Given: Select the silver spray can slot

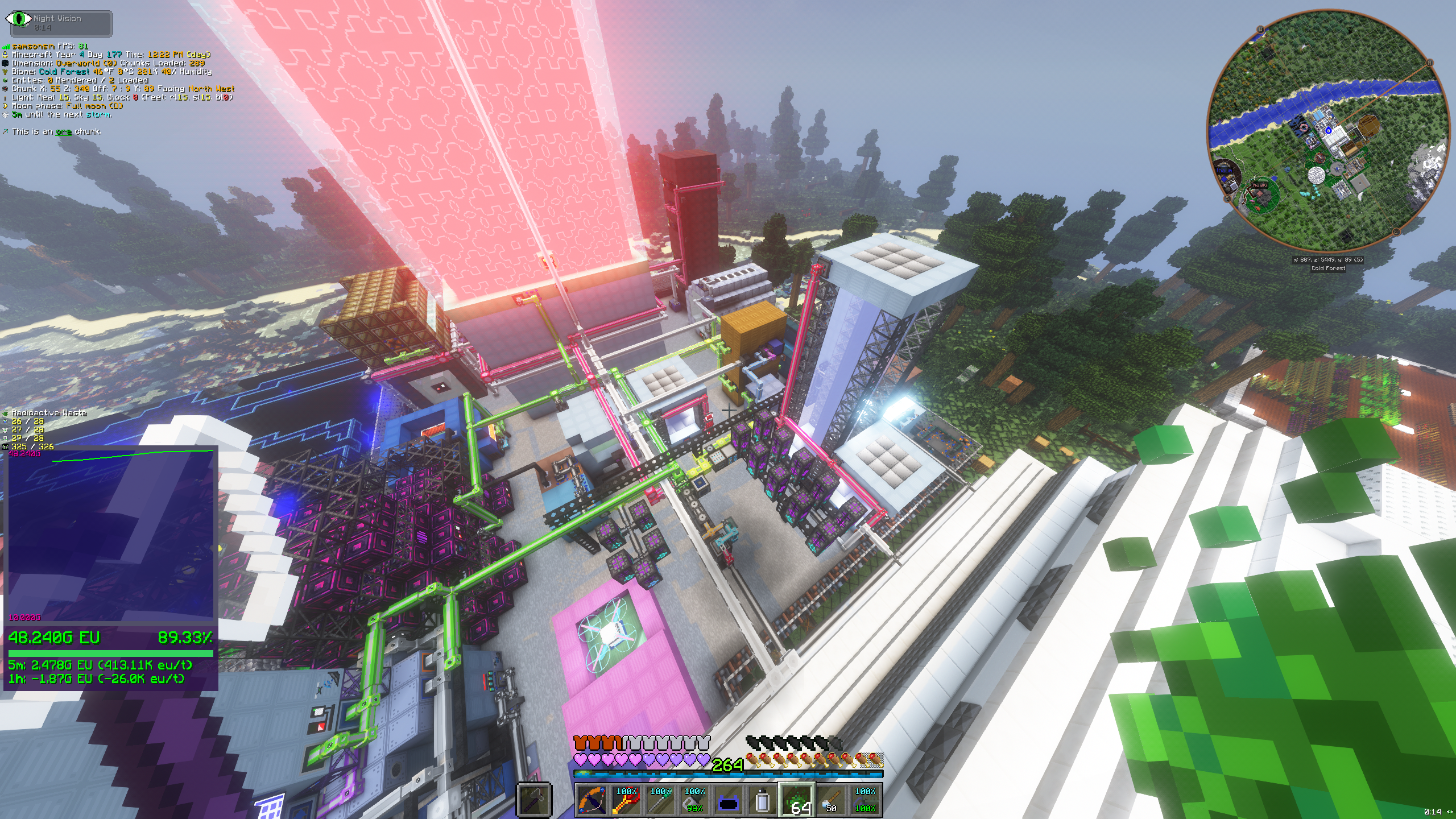Looking at the screenshot, I should 763,800.
